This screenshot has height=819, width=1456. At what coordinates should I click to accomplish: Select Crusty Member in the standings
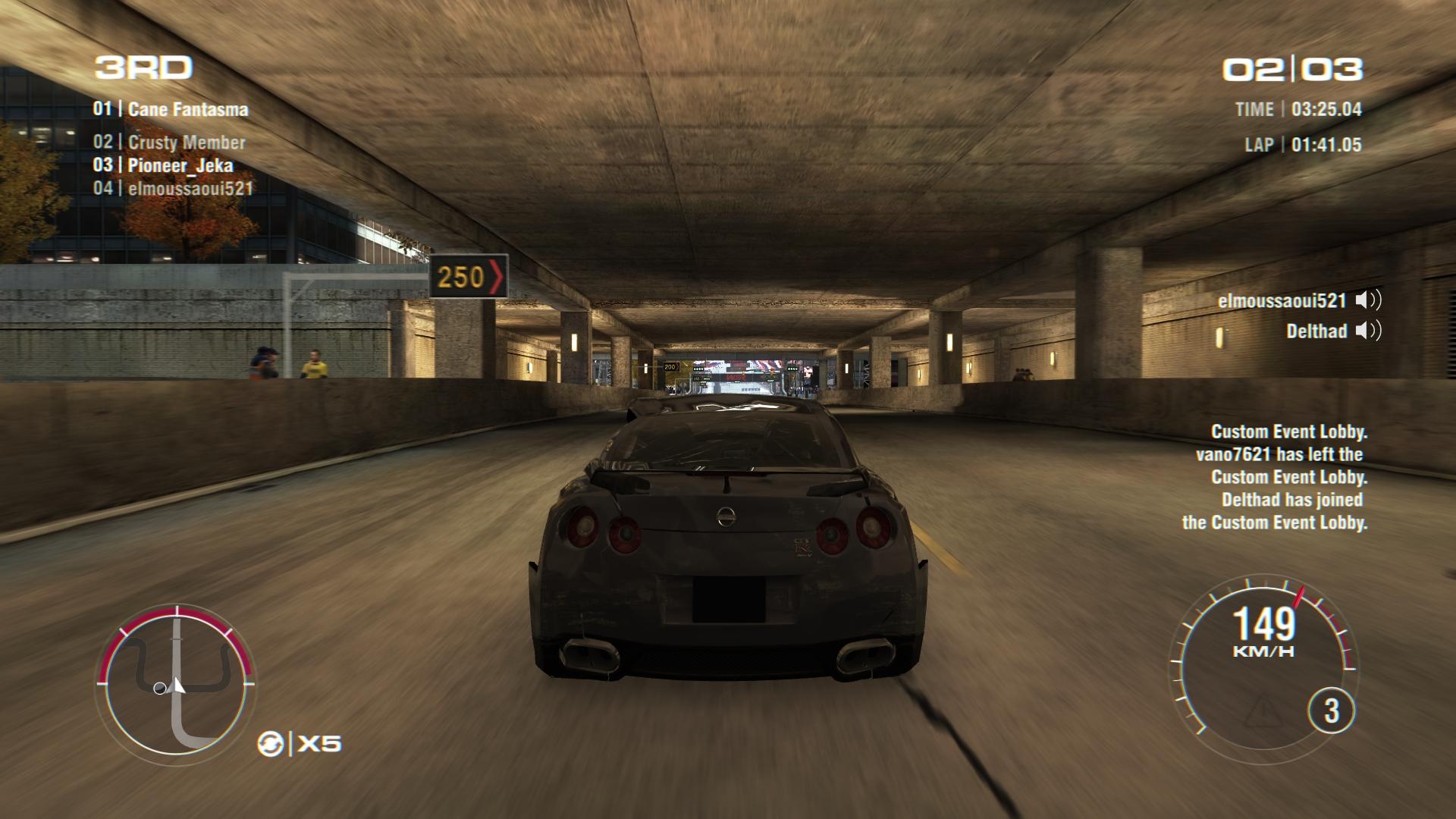coord(170,143)
